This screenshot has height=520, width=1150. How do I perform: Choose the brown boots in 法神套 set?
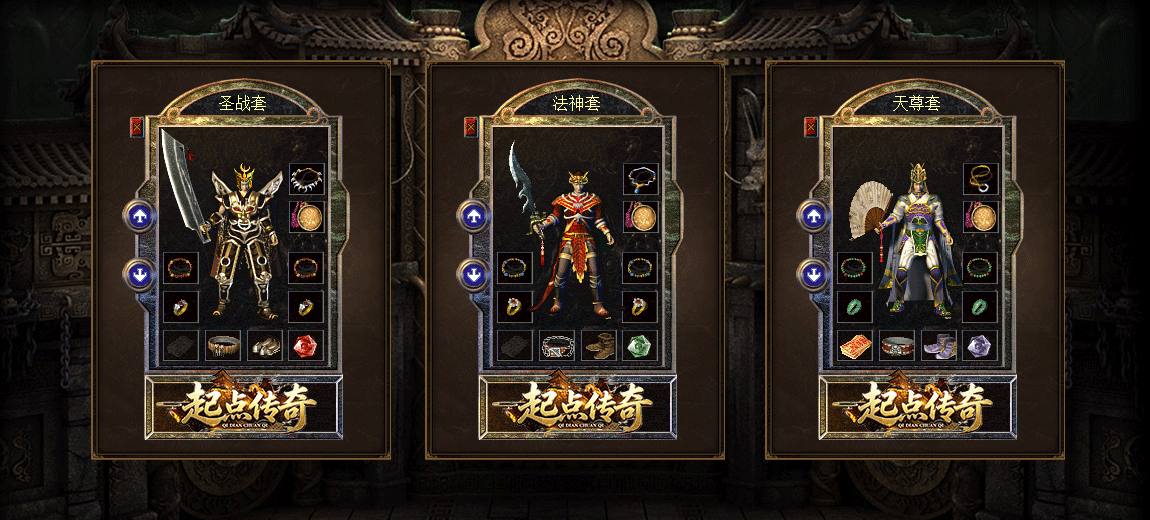click(599, 346)
